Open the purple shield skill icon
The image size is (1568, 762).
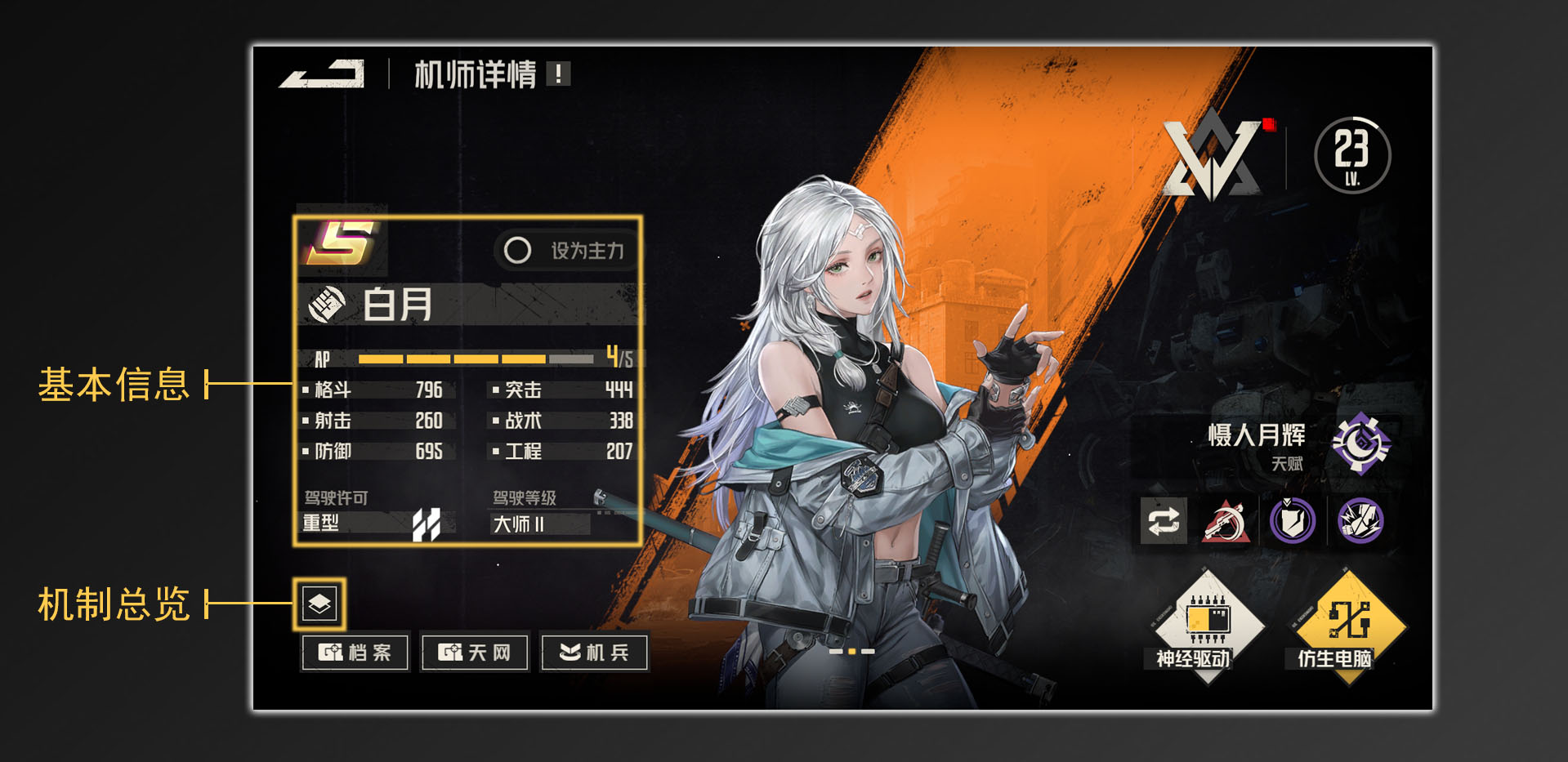[x=1293, y=520]
